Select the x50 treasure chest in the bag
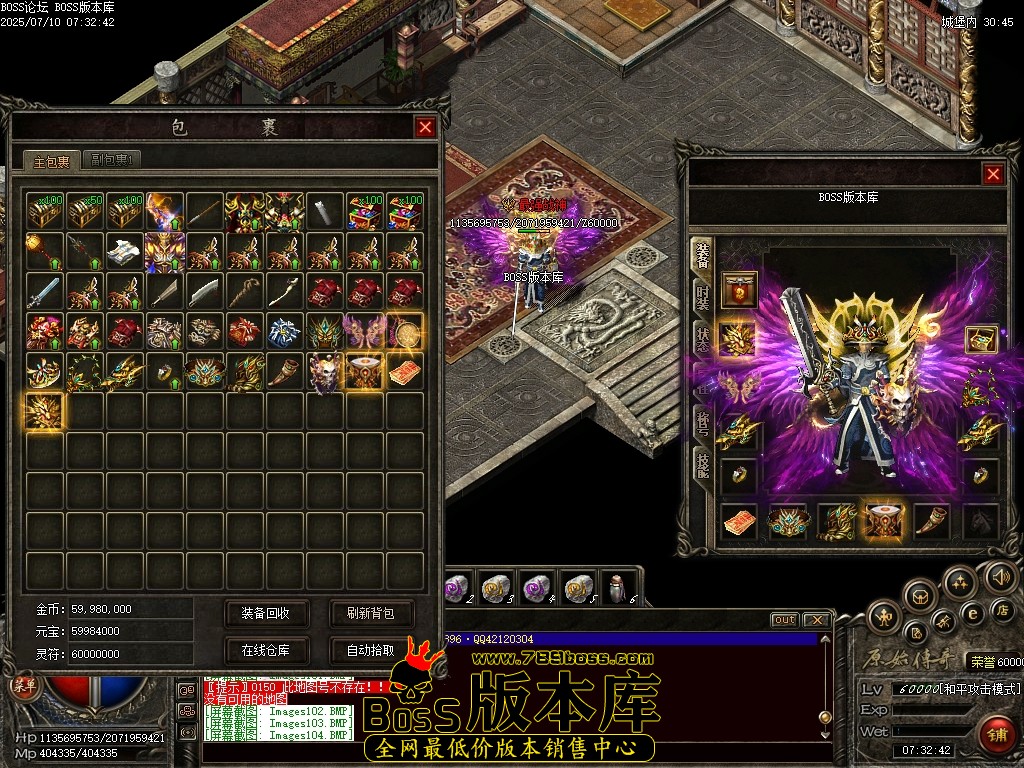 point(85,212)
